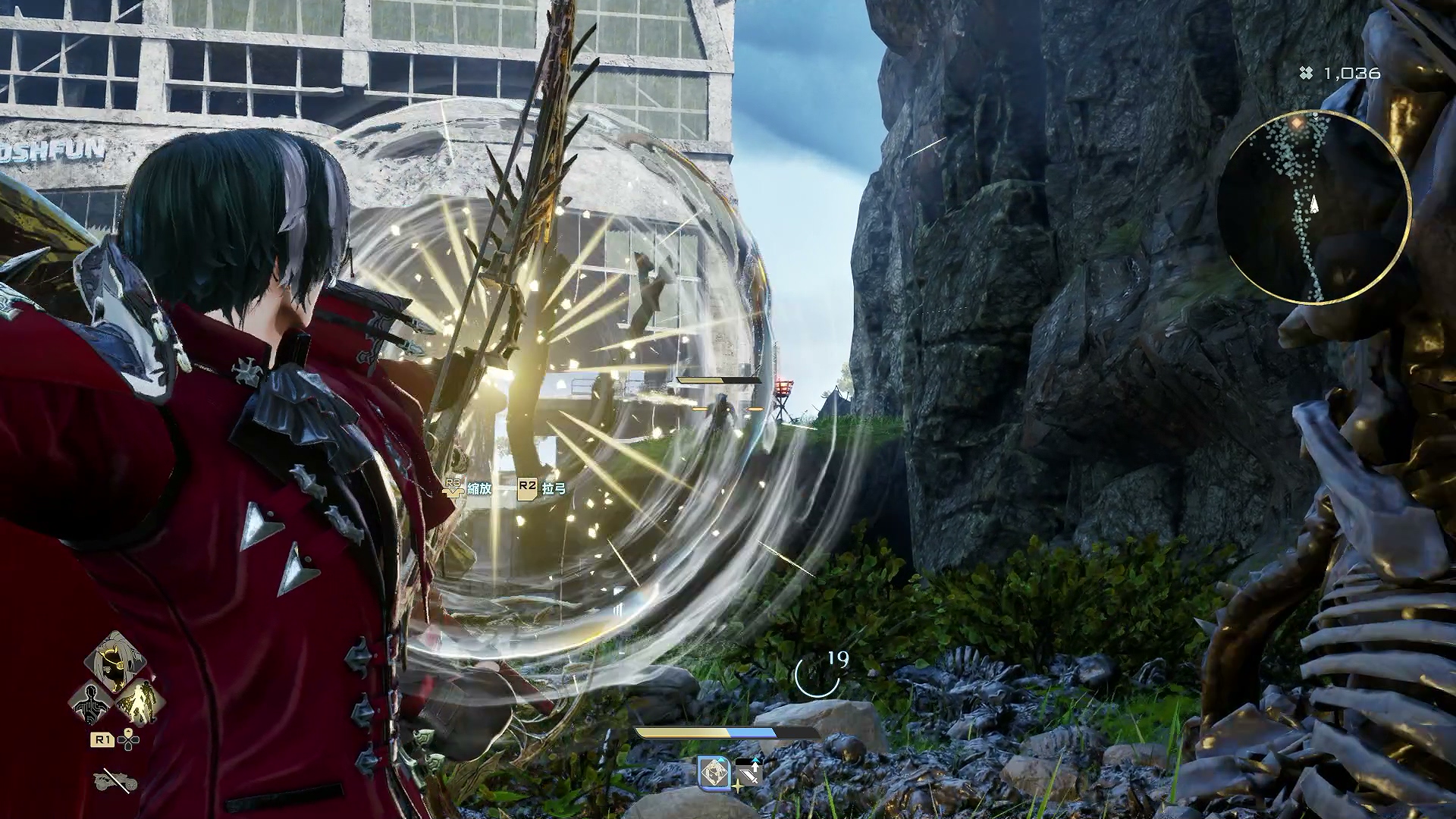Choose the glowing walking-figures ability icon

140,702
